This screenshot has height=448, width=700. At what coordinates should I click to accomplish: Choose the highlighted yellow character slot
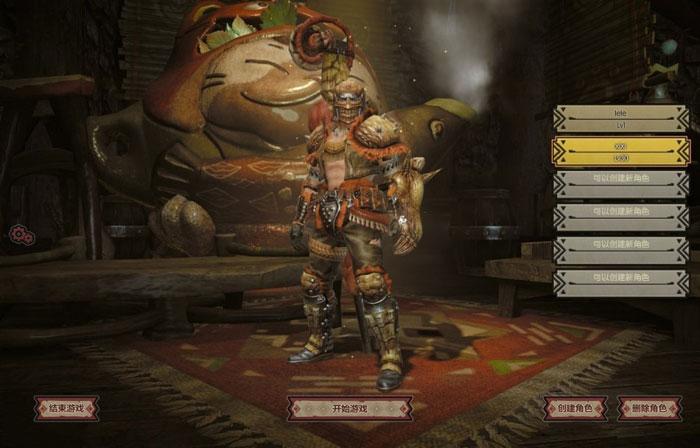click(x=620, y=152)
